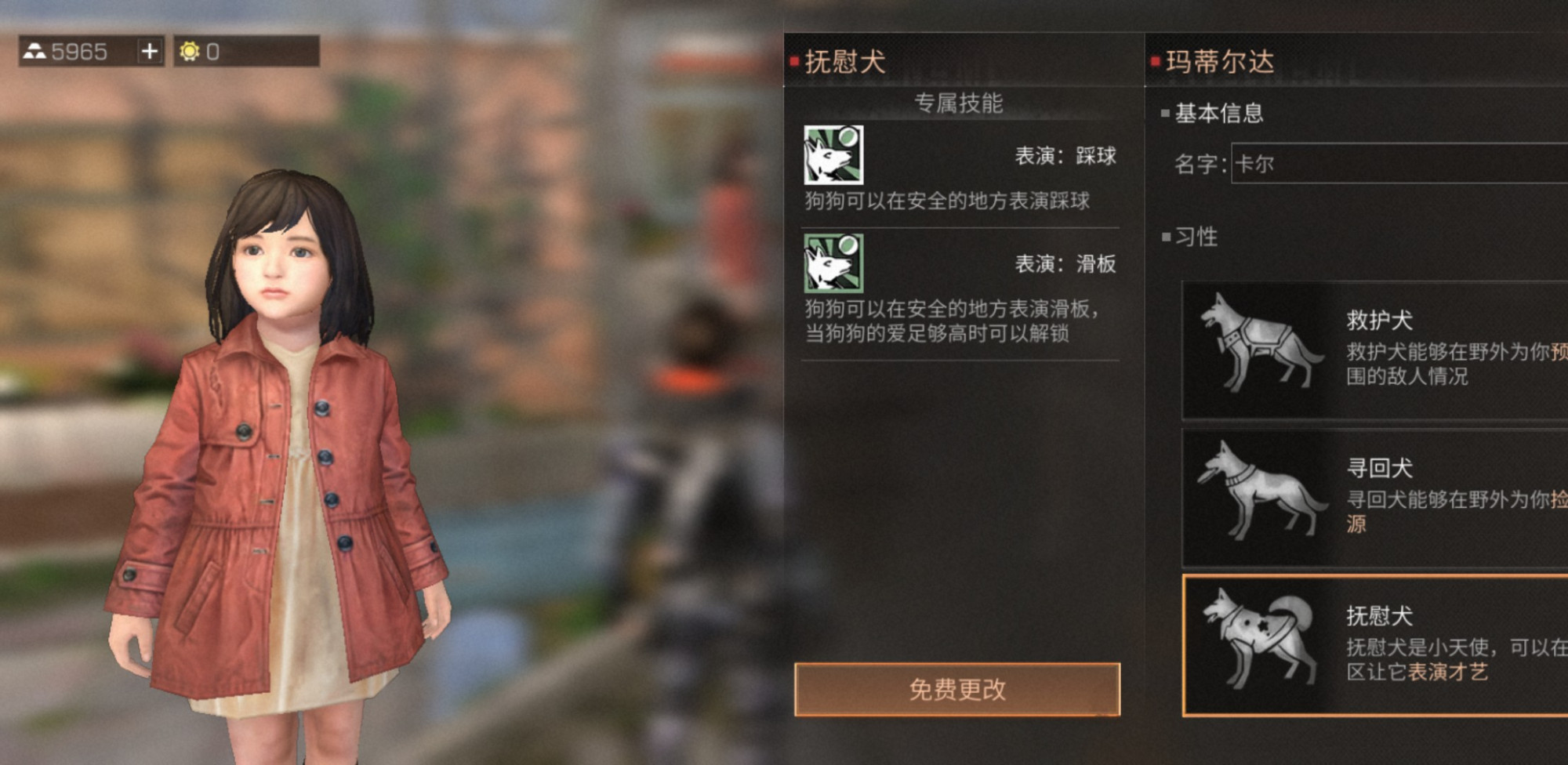
Task: Collapse the 习性 section
Action: [1196, 237]
